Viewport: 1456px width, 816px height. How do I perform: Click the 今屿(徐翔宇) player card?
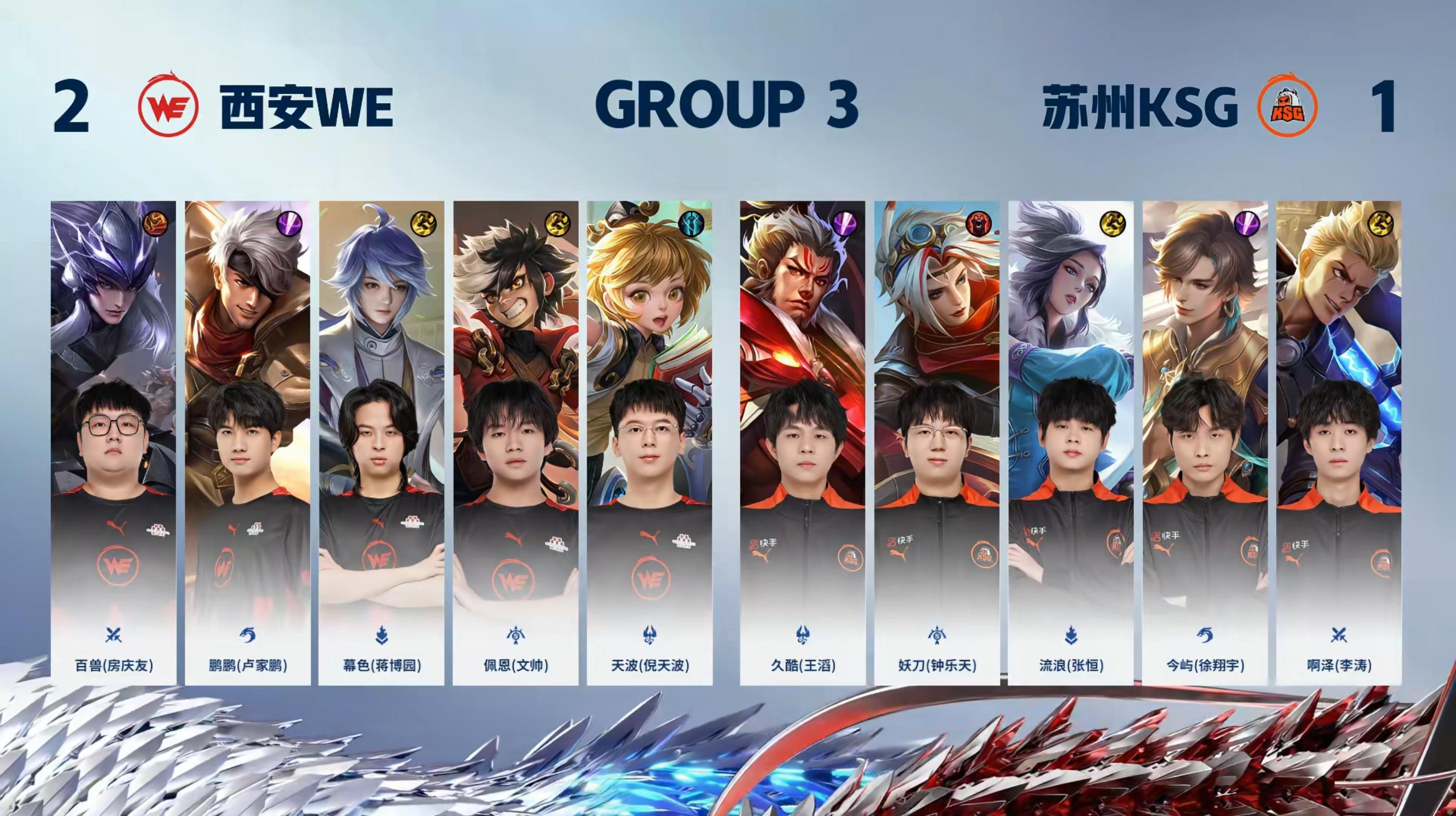(x=1204, y=443)
